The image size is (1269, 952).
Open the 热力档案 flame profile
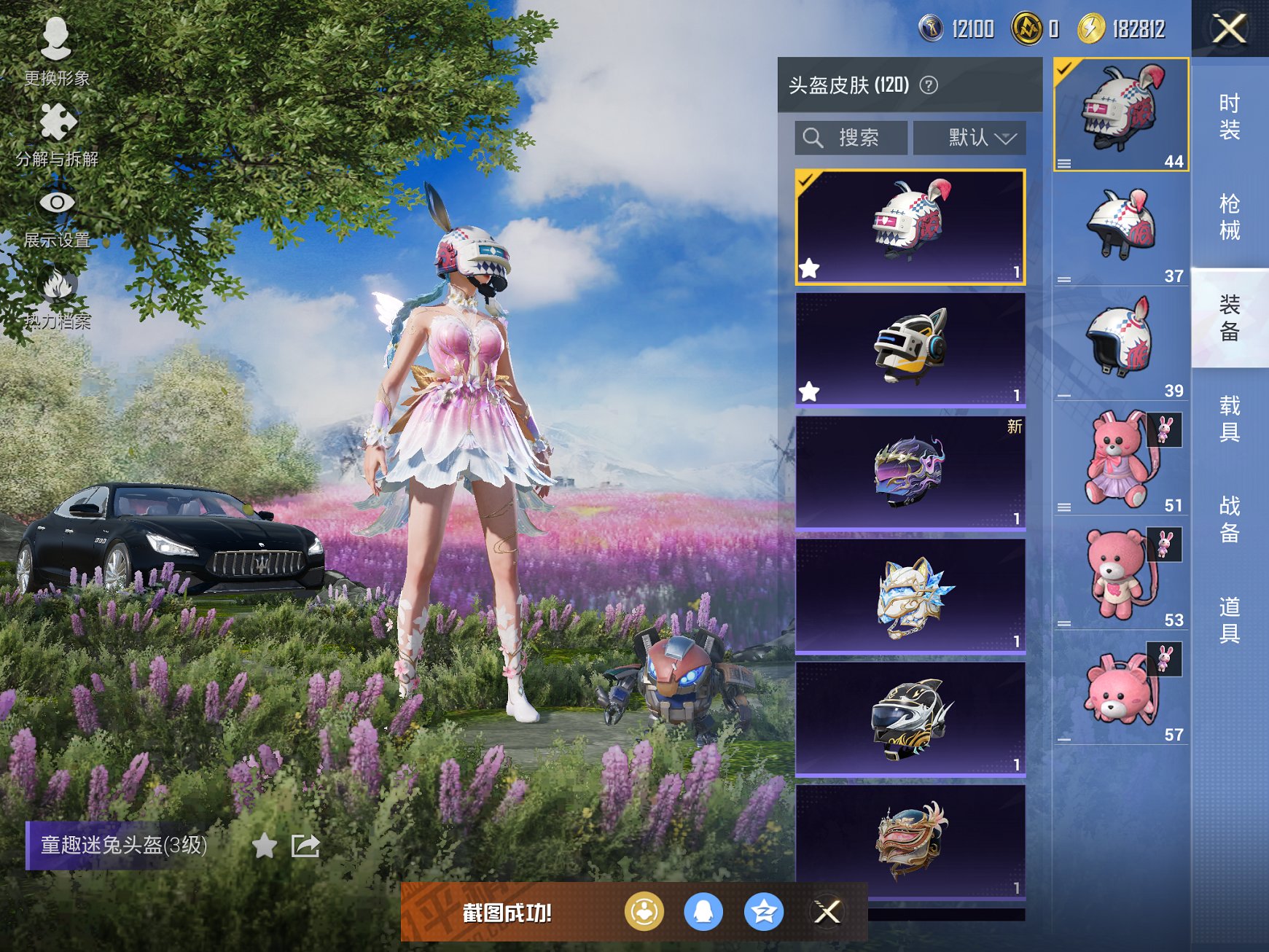coord(57,297)
